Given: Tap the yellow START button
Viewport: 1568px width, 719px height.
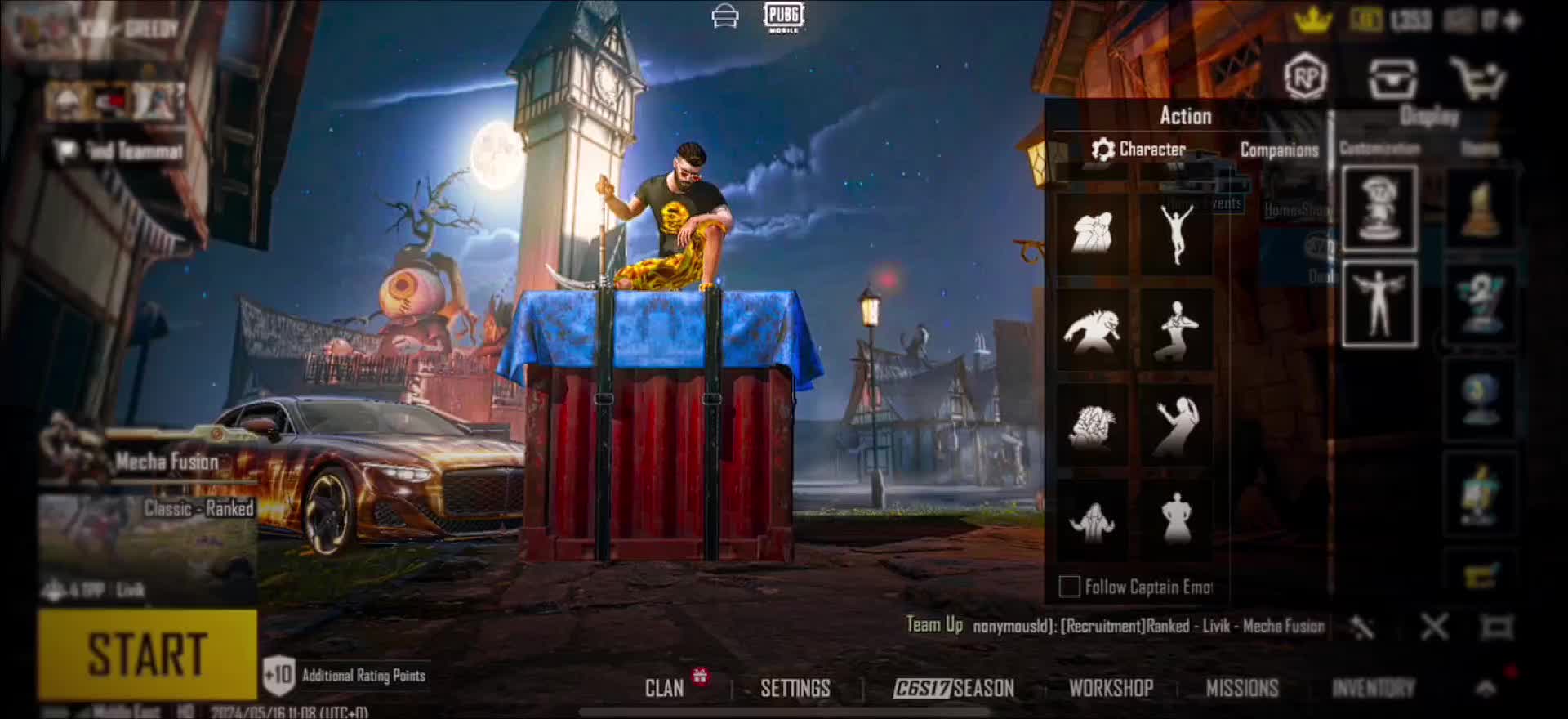Looking at the screenshot, I should click(x=147, y=654).
